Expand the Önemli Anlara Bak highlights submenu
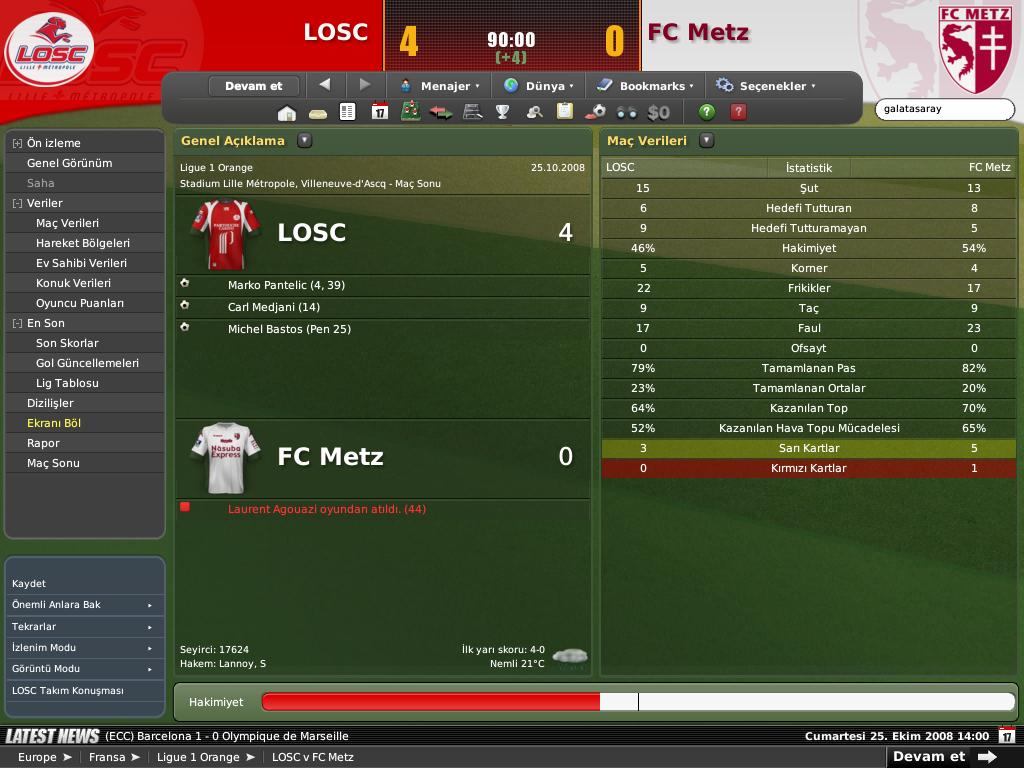The width and height of the screenshot is (1024, 768). pyautogui.click(x=84, y=605)
